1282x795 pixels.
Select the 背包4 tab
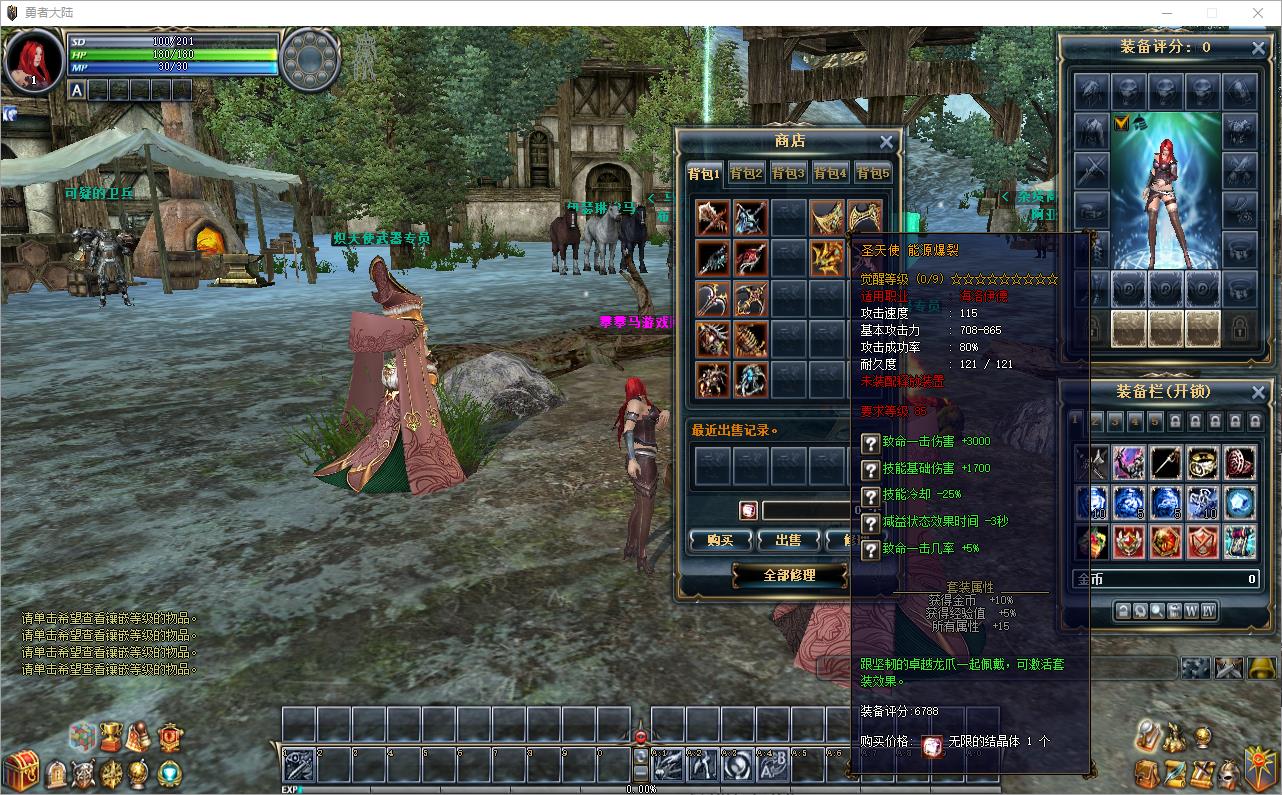(x=830, y=173)
